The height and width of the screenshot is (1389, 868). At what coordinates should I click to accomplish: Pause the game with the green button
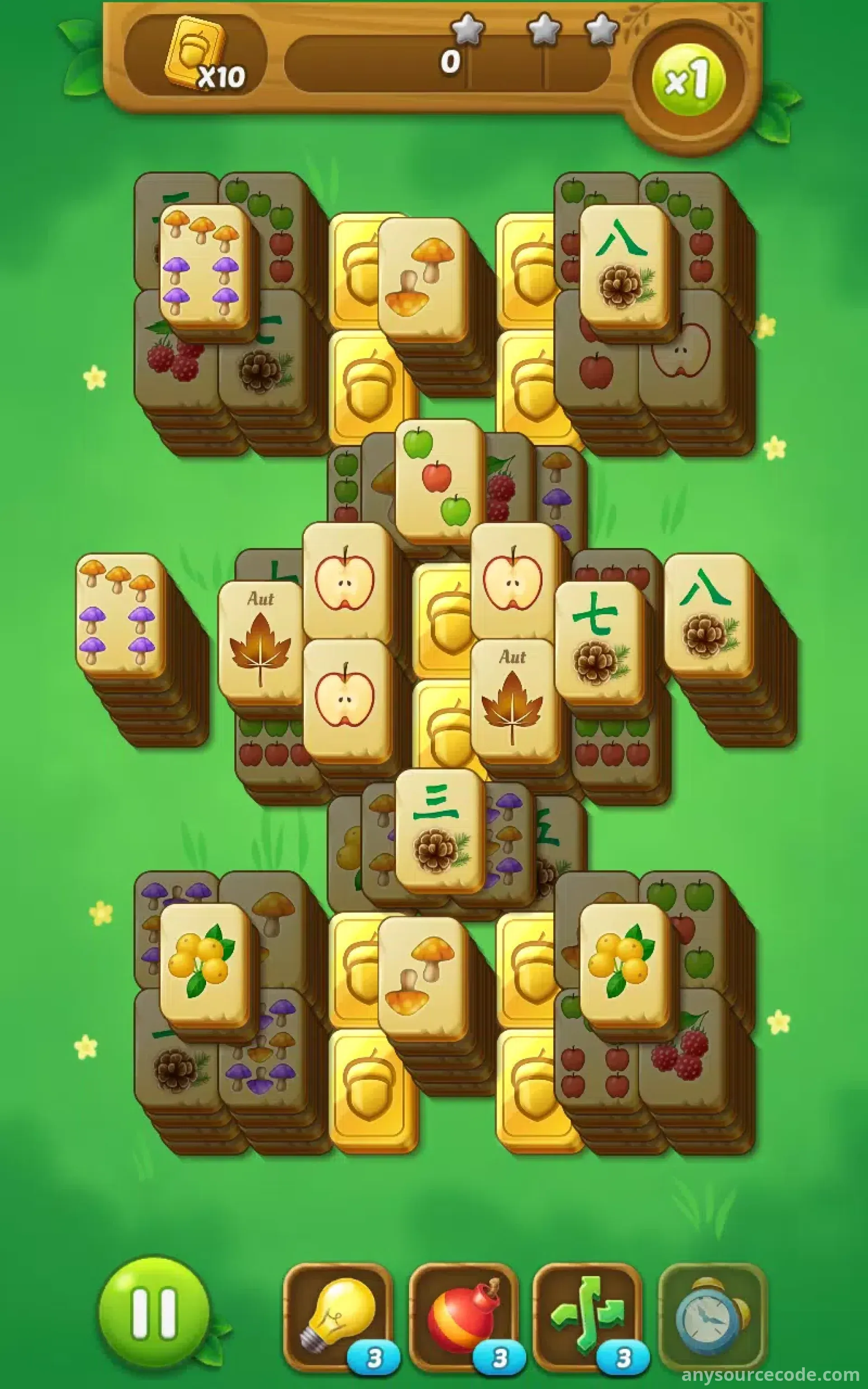(154, 1313)
